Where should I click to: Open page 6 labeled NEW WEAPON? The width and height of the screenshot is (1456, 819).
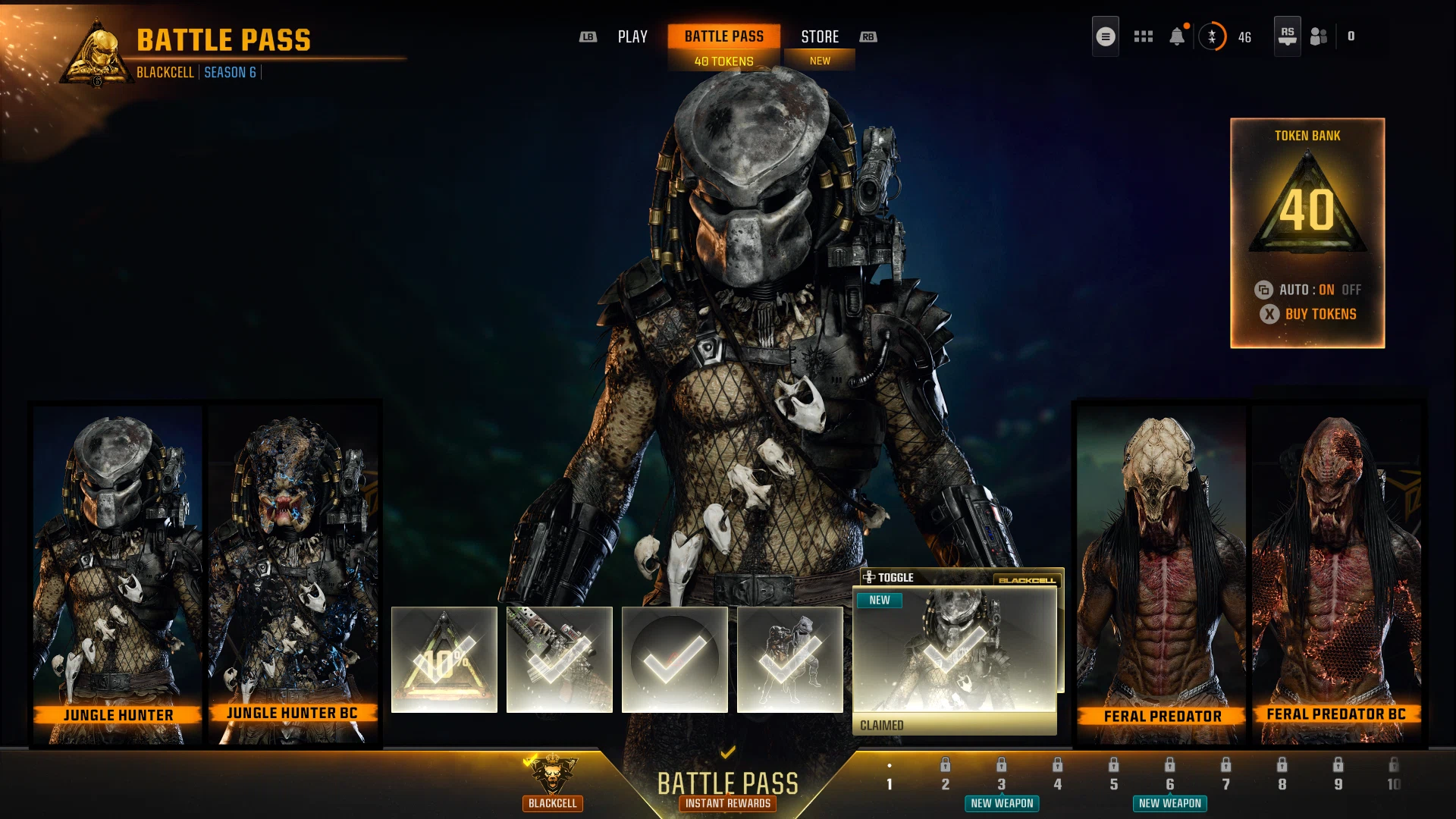click(x=1169, y=785)
